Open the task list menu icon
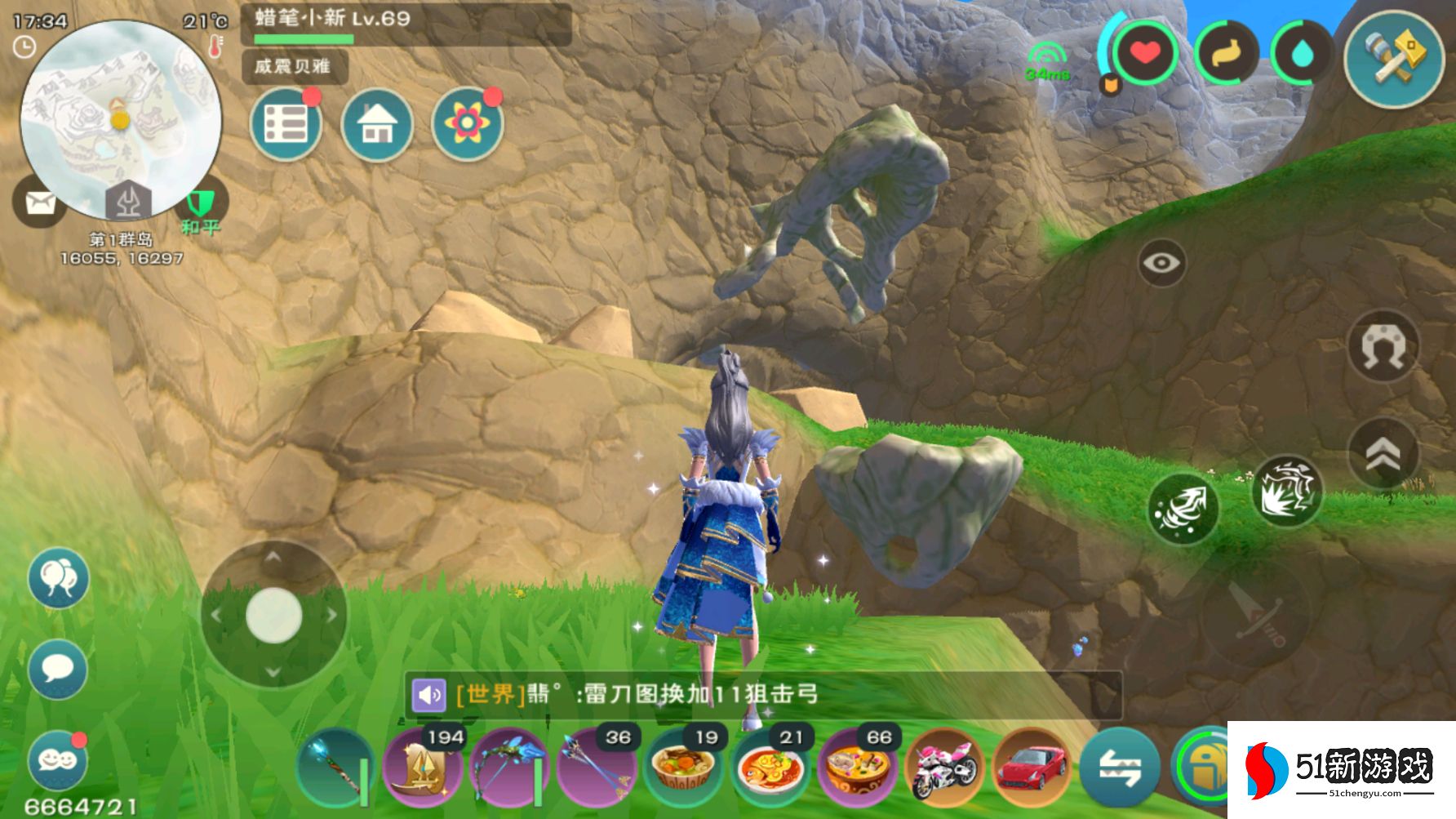Screen dimensions: 1456x819 [x=286, y=124]
